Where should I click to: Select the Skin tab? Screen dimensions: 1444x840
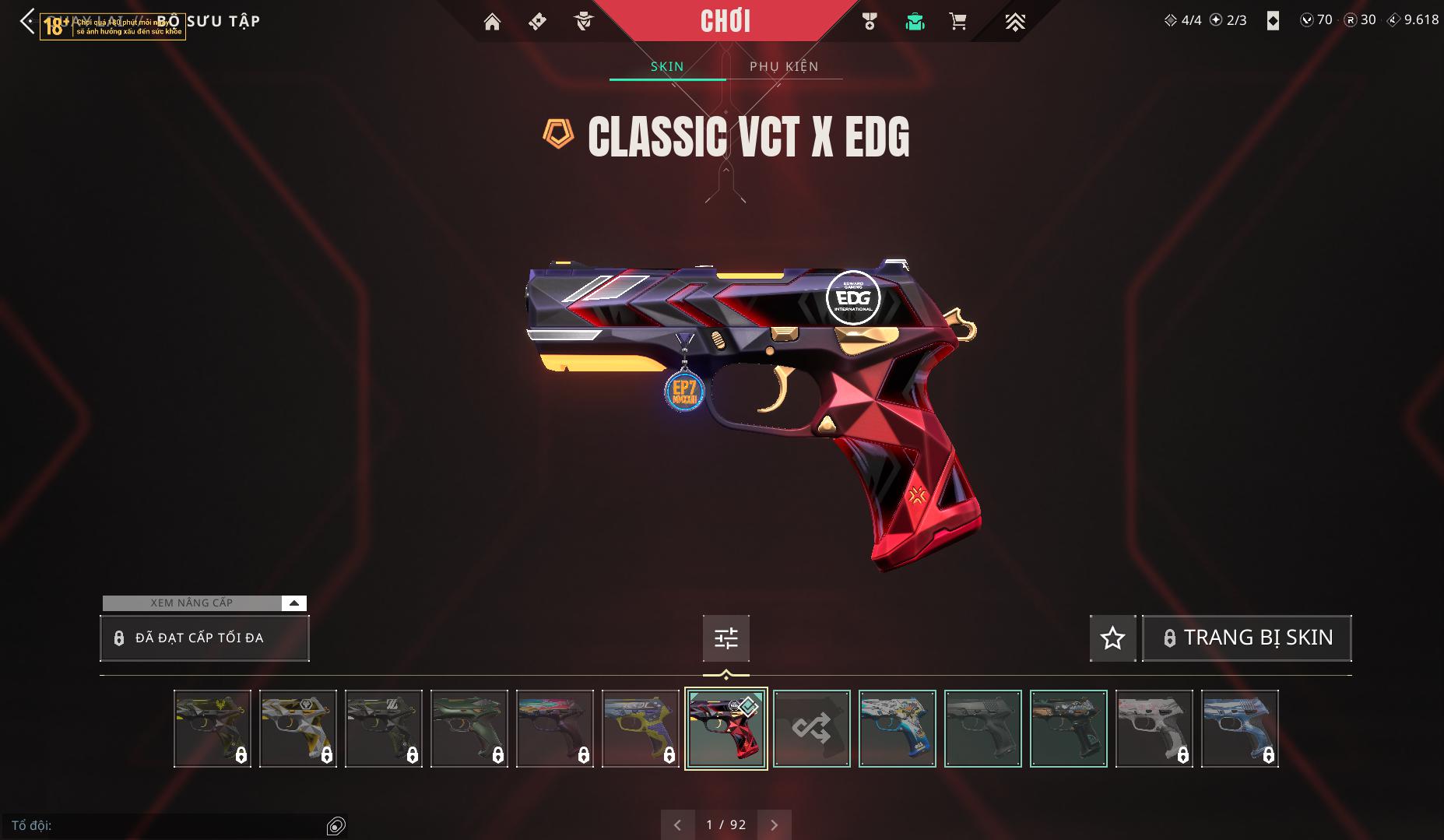point(667,66)
